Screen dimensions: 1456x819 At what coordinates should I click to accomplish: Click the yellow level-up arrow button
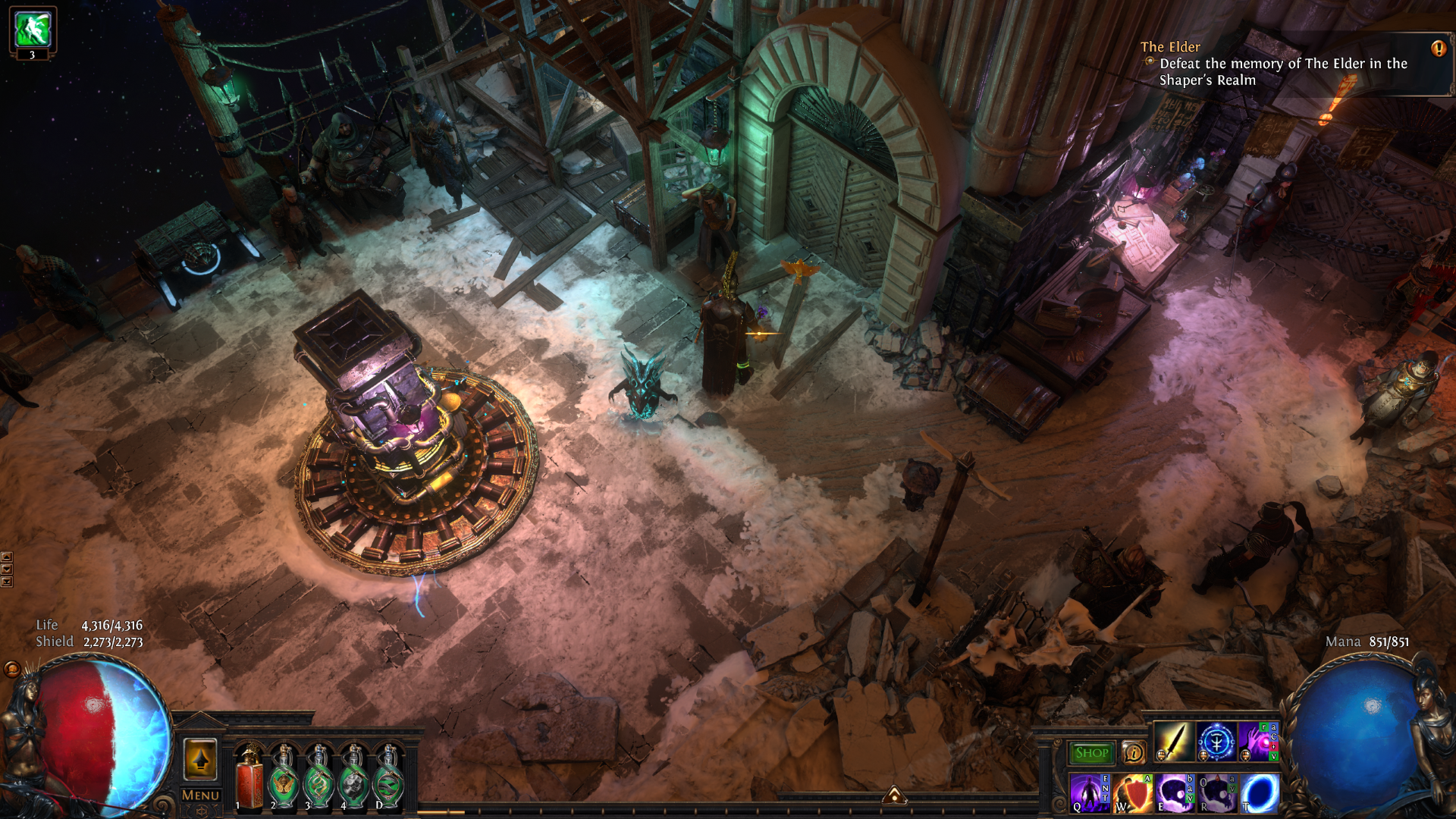pos(200,758)
